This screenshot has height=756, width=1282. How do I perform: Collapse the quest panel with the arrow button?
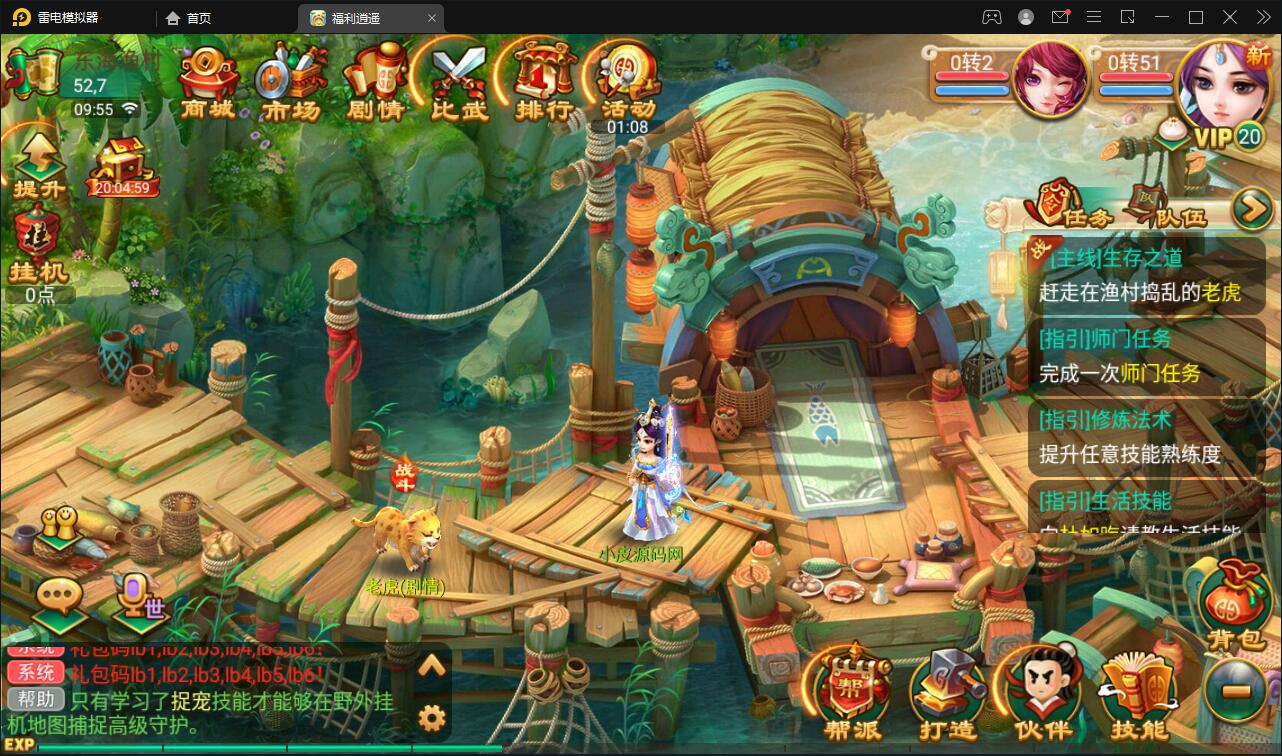point(1250,208)
